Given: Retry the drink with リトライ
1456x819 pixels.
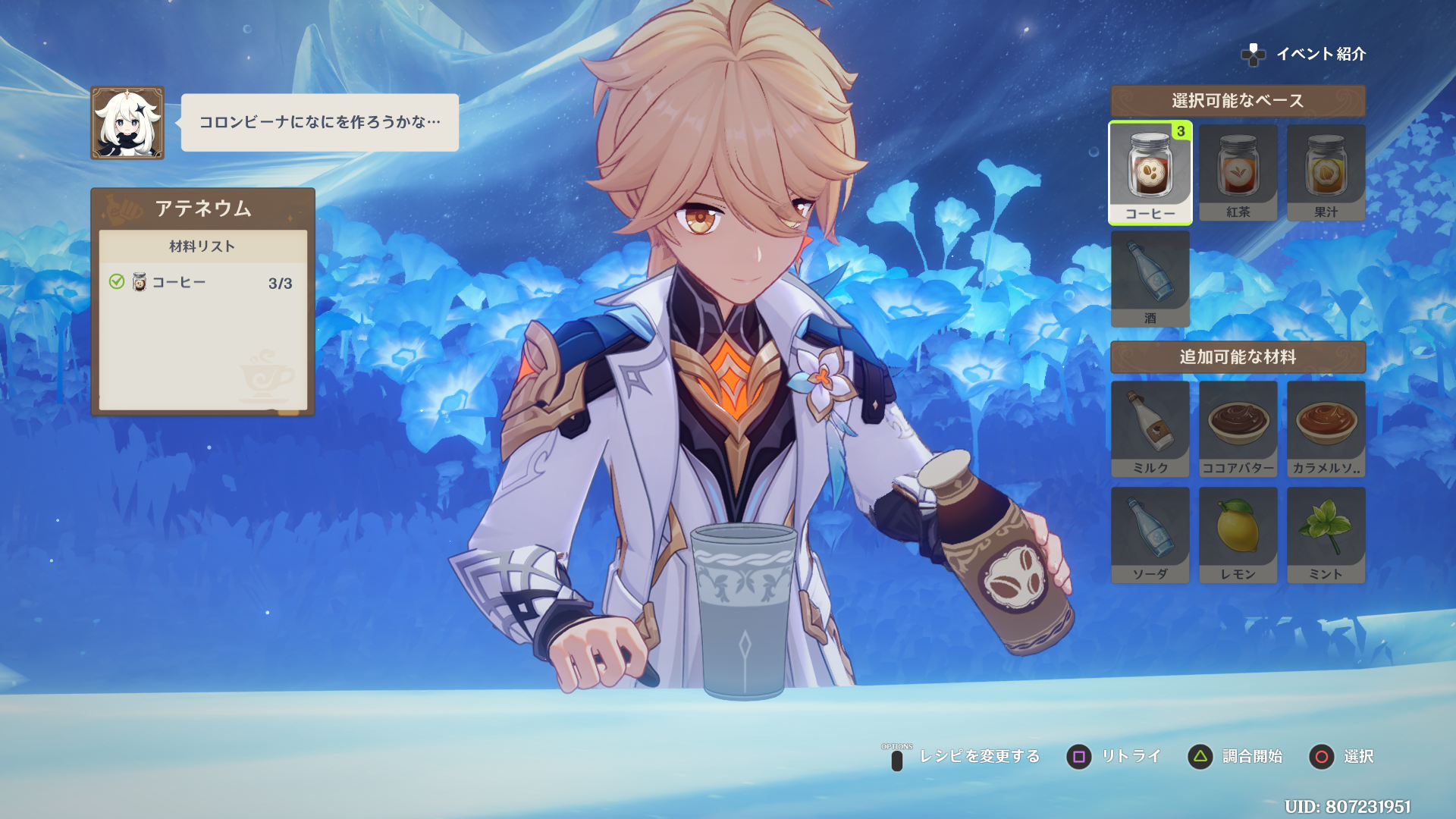Looking at the screenshot, I should point(1113,756).
